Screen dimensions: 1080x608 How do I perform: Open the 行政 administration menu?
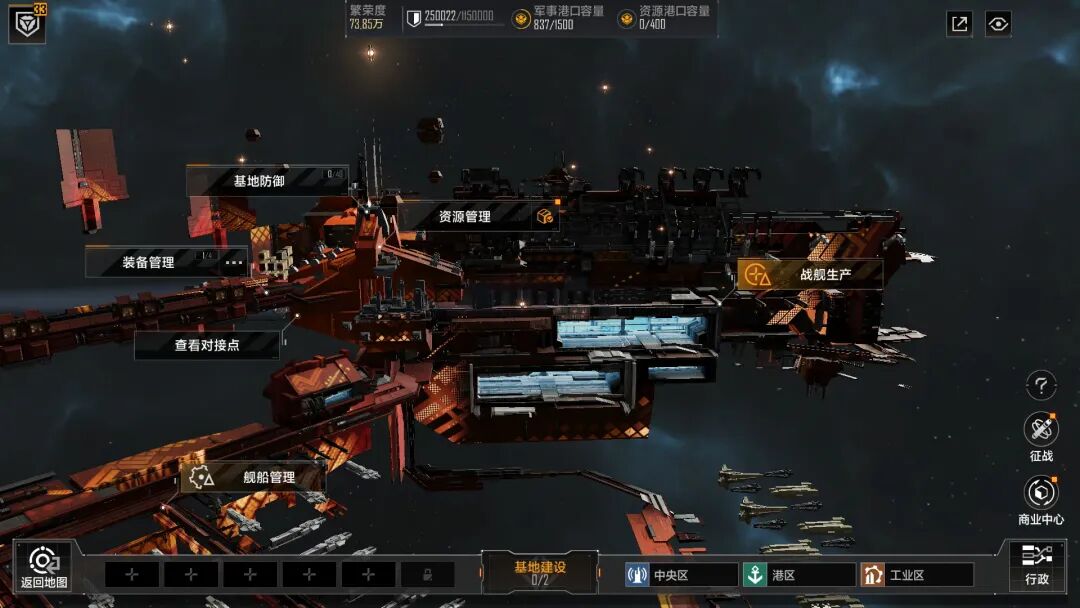click(1037, 564)
